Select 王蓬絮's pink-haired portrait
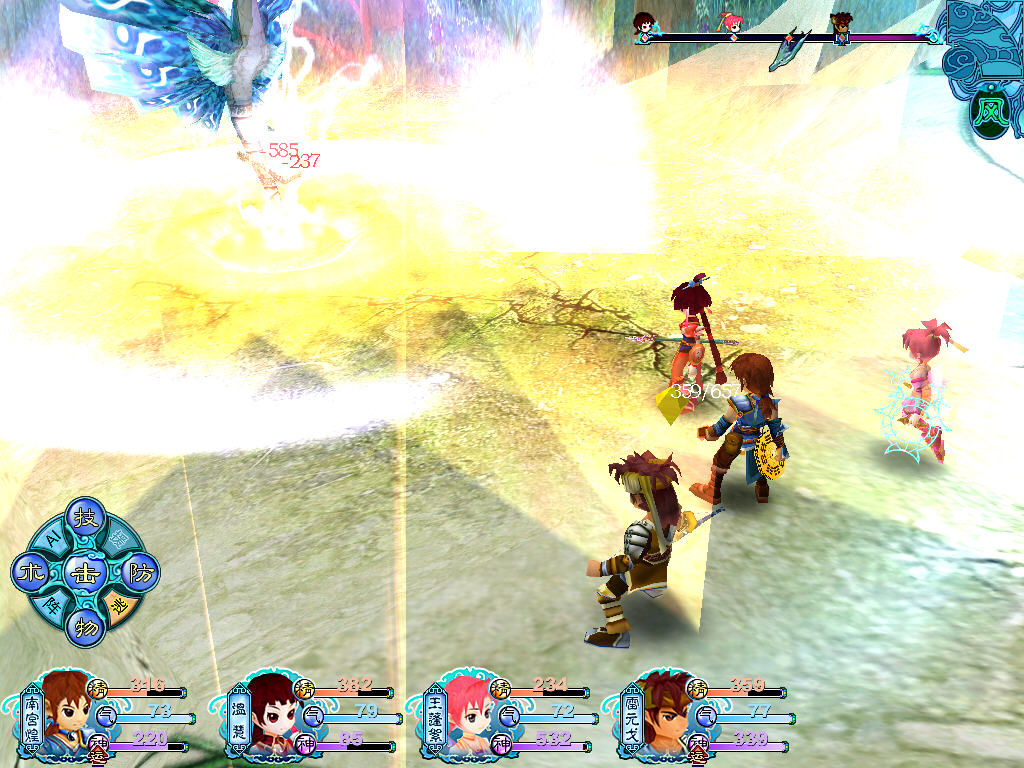Screen dimensions: 1024x768 [x=466, y=713]
